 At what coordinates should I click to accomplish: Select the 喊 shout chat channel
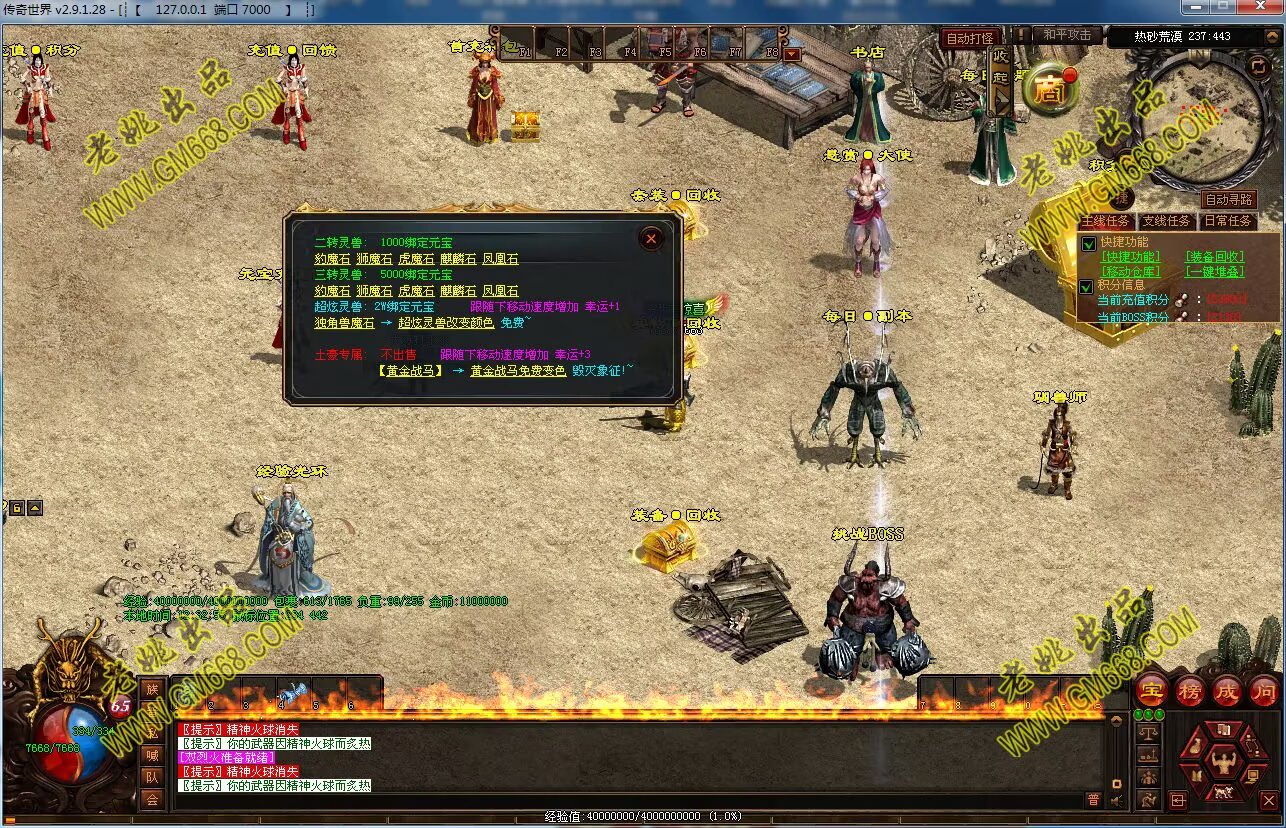pos(152,755)
